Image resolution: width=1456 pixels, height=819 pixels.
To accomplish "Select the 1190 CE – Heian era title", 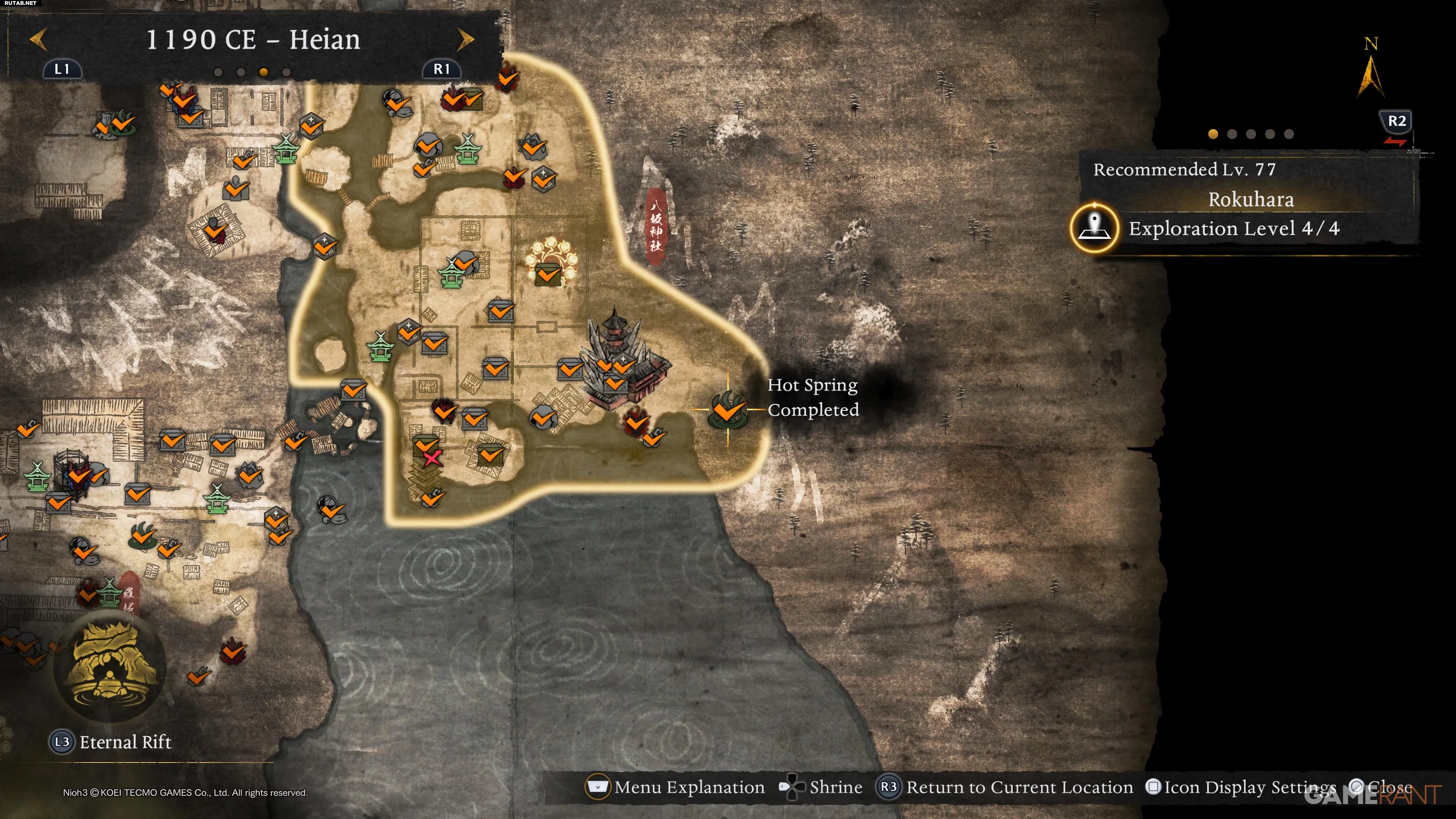I will coord(253,39).
